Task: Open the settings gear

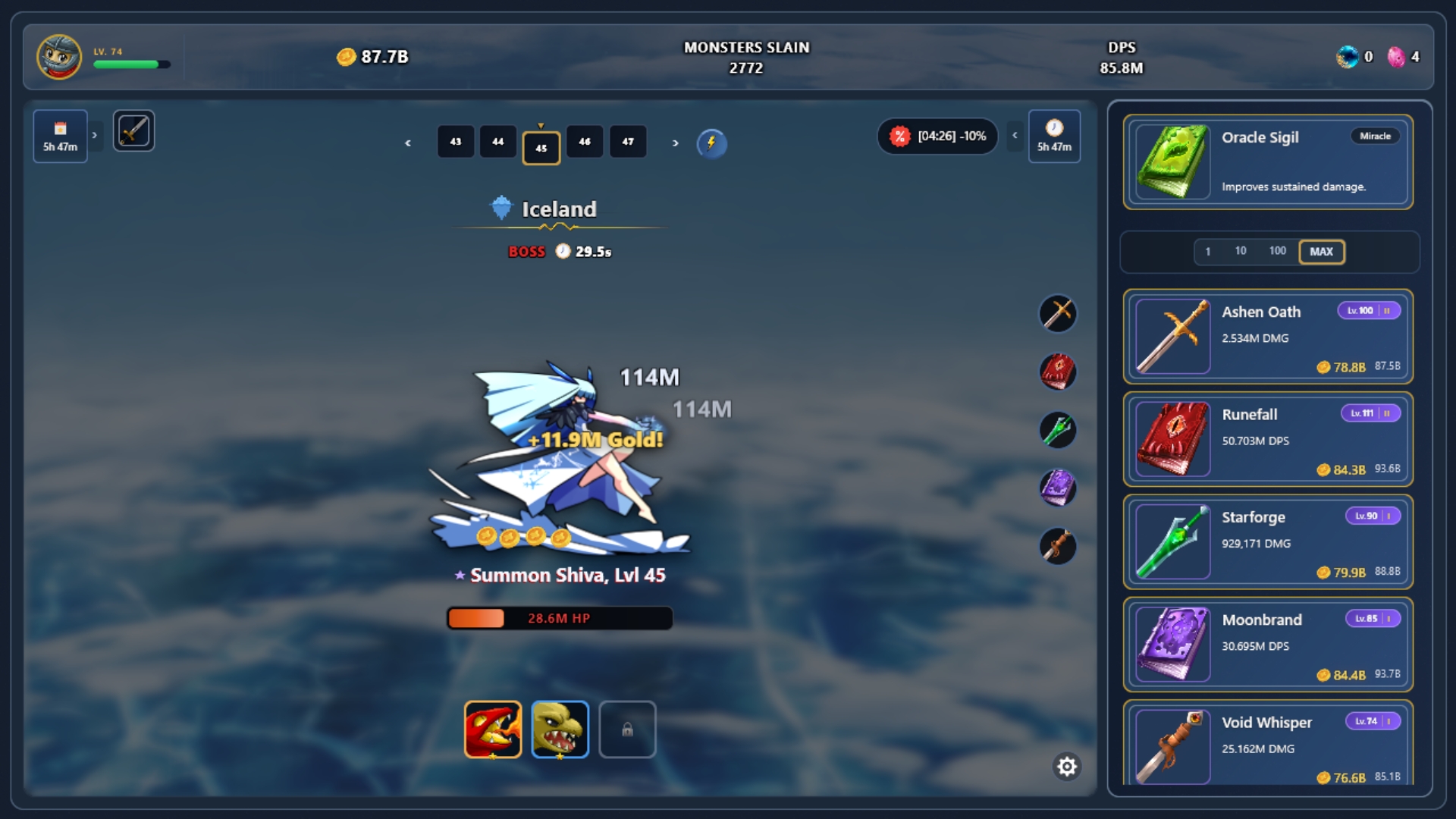Action: point(1067,767)
